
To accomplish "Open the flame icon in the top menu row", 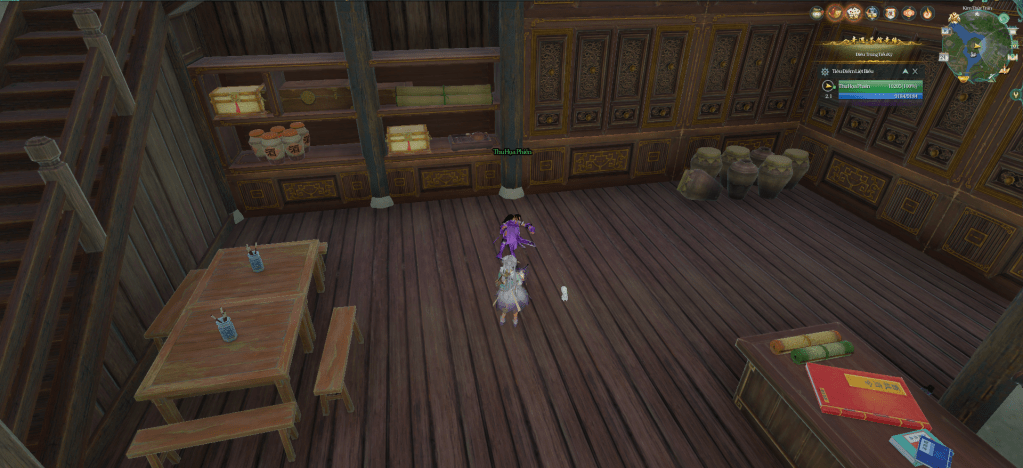I will coord(927,13).
